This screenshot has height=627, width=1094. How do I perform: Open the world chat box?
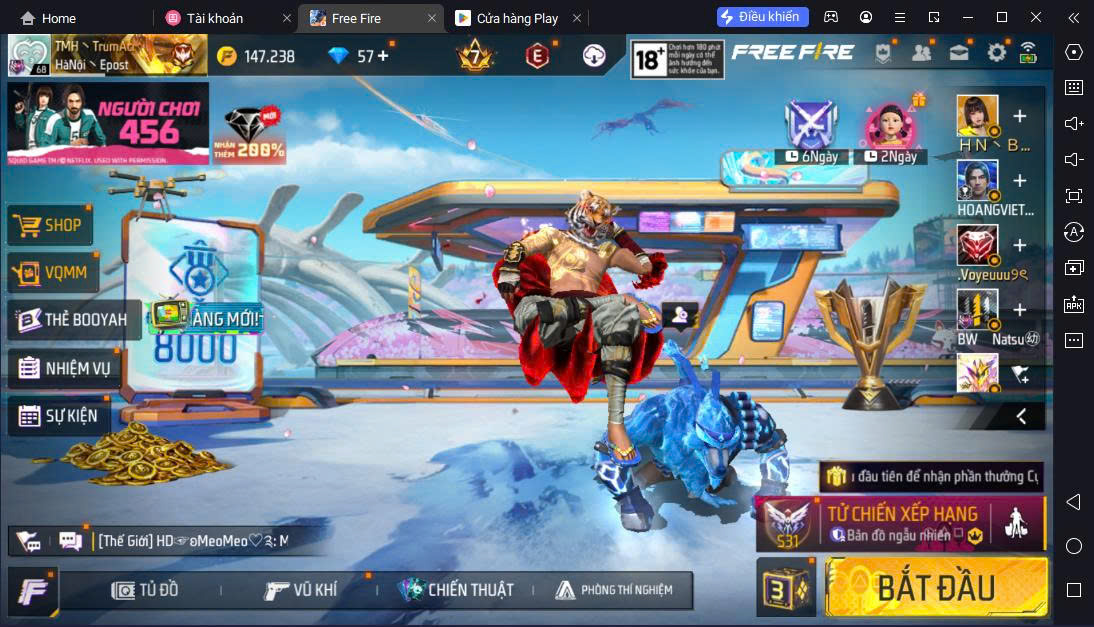coord(190,541)
